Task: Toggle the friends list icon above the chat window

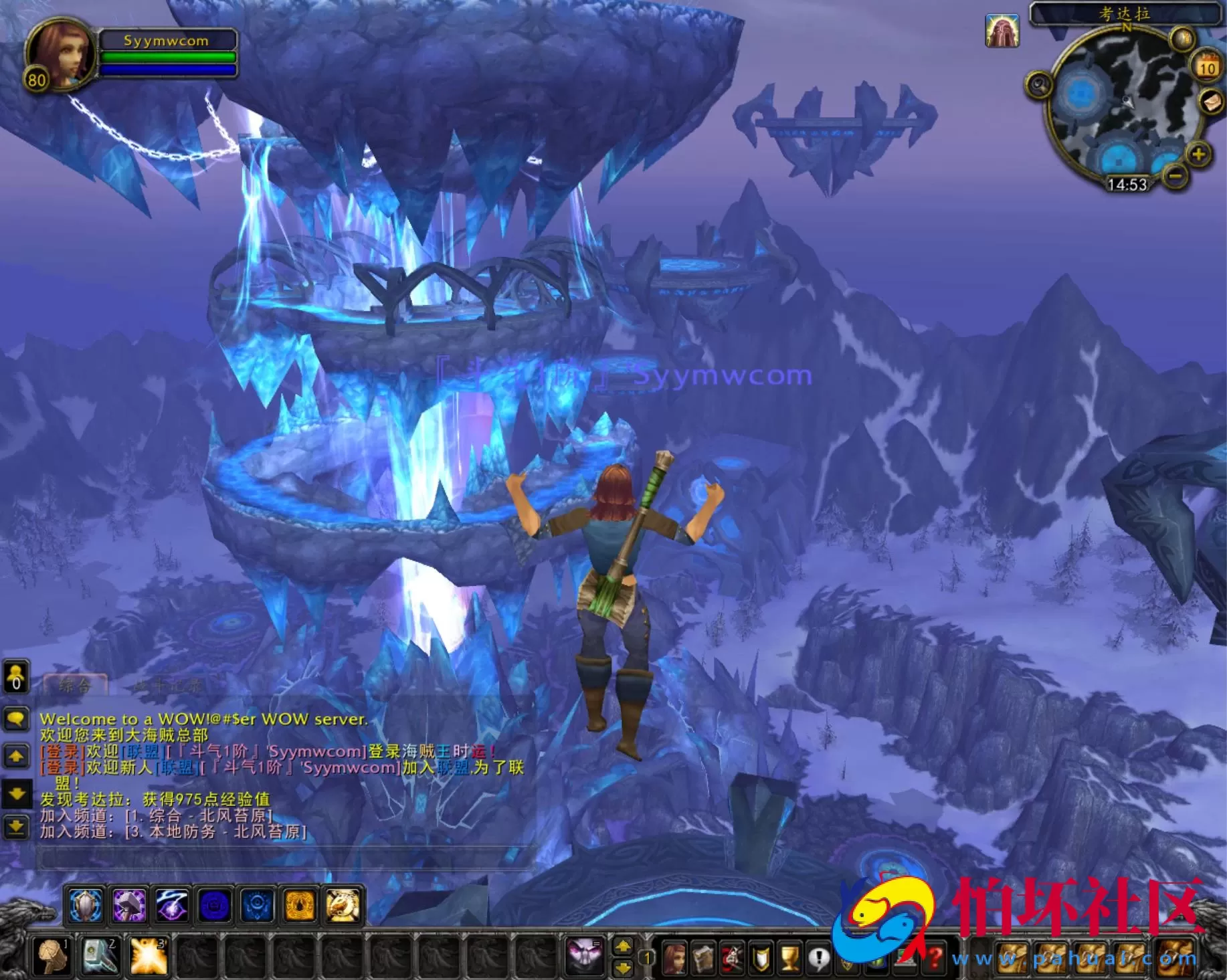Action: click(15, 677)
